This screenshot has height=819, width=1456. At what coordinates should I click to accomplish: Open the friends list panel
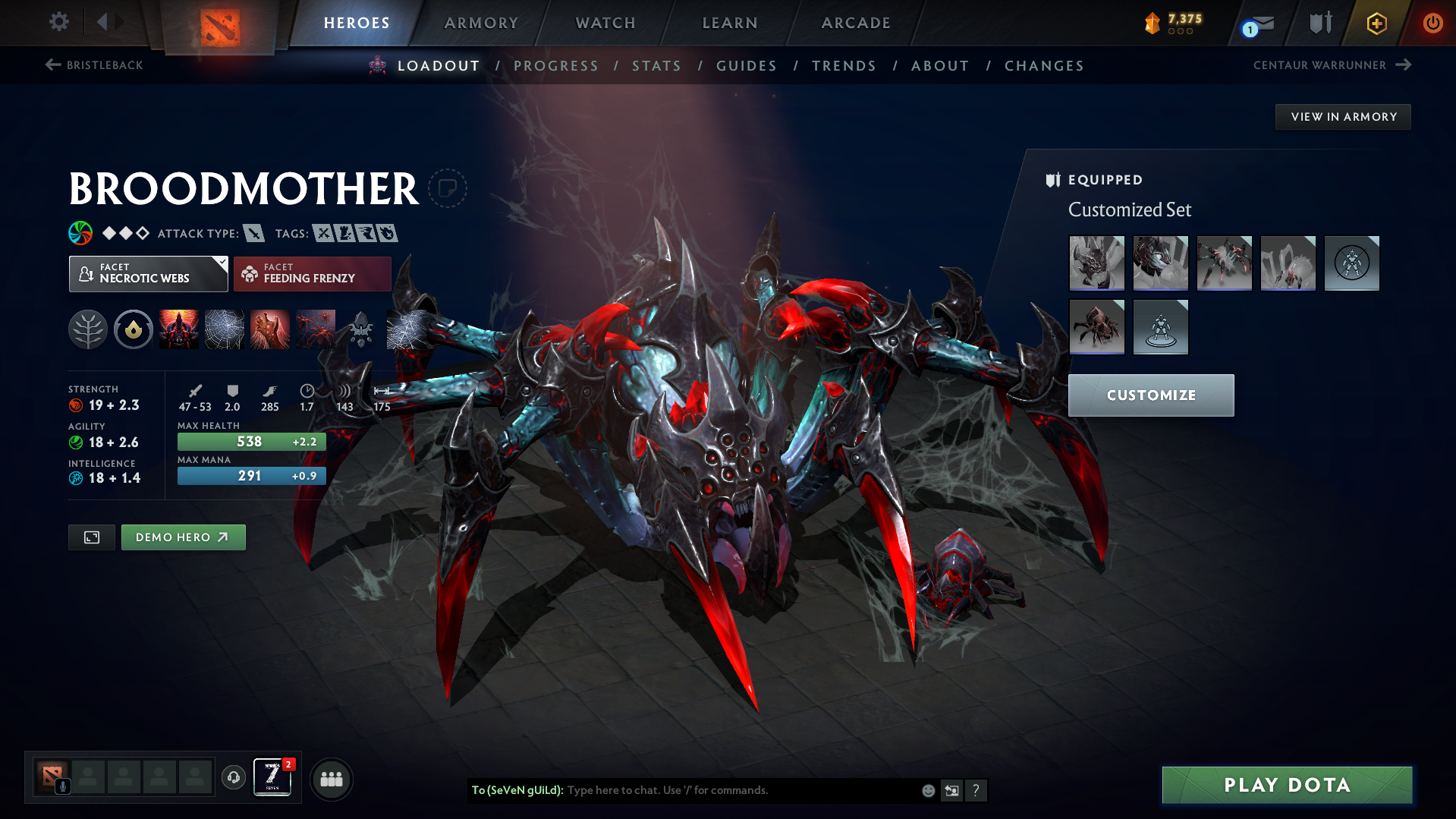point(331,778)
